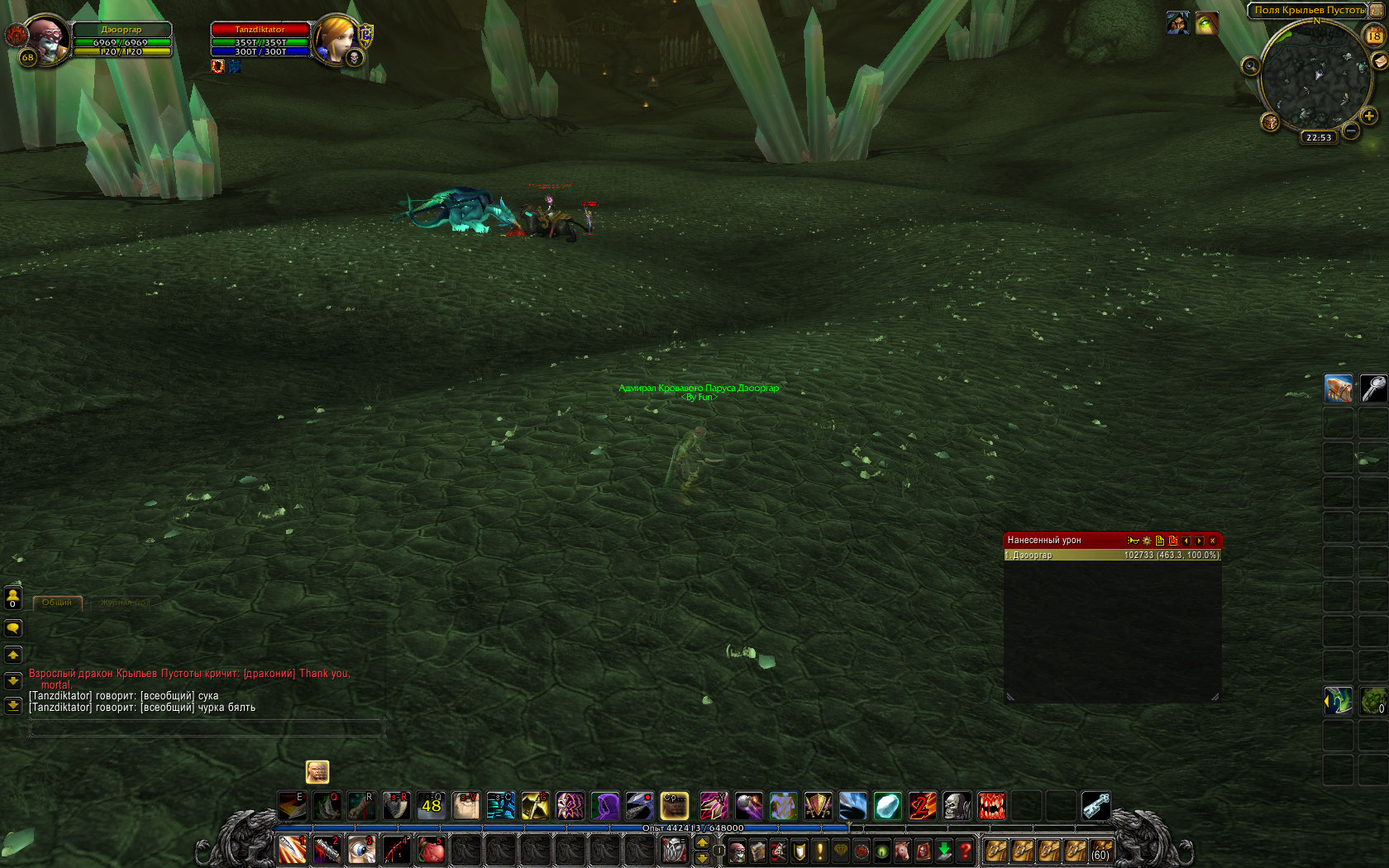
Task: Open the keyring key button on bar
Action: [x=1095, y=805]
